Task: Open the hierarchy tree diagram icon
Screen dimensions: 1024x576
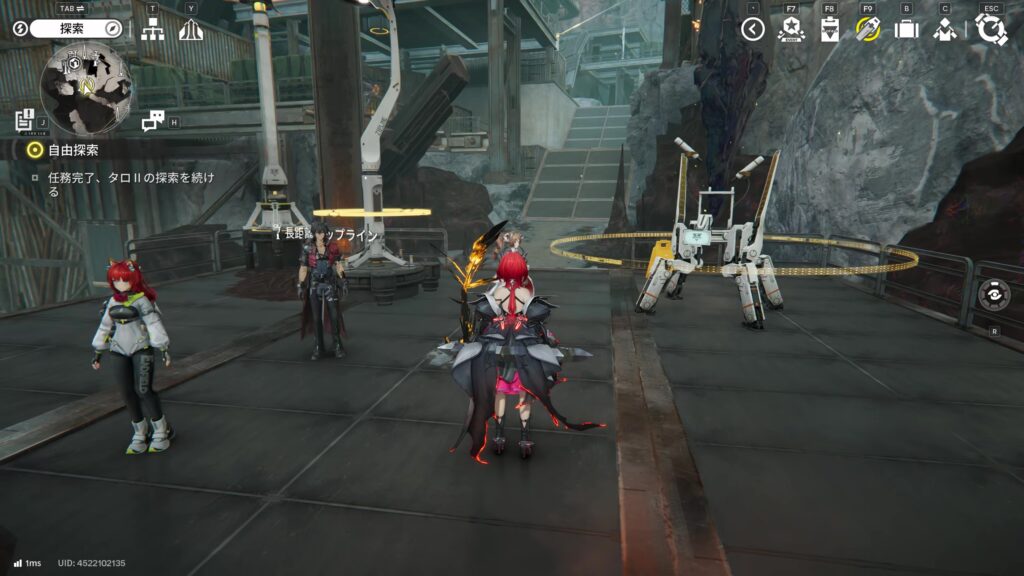Action: (152, 30)
